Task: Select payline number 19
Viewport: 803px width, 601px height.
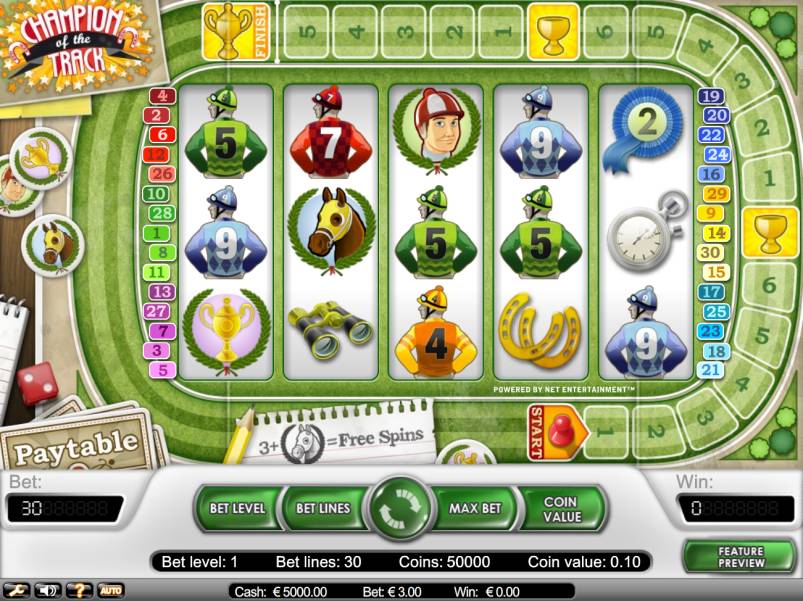Action: pos(711,97)
